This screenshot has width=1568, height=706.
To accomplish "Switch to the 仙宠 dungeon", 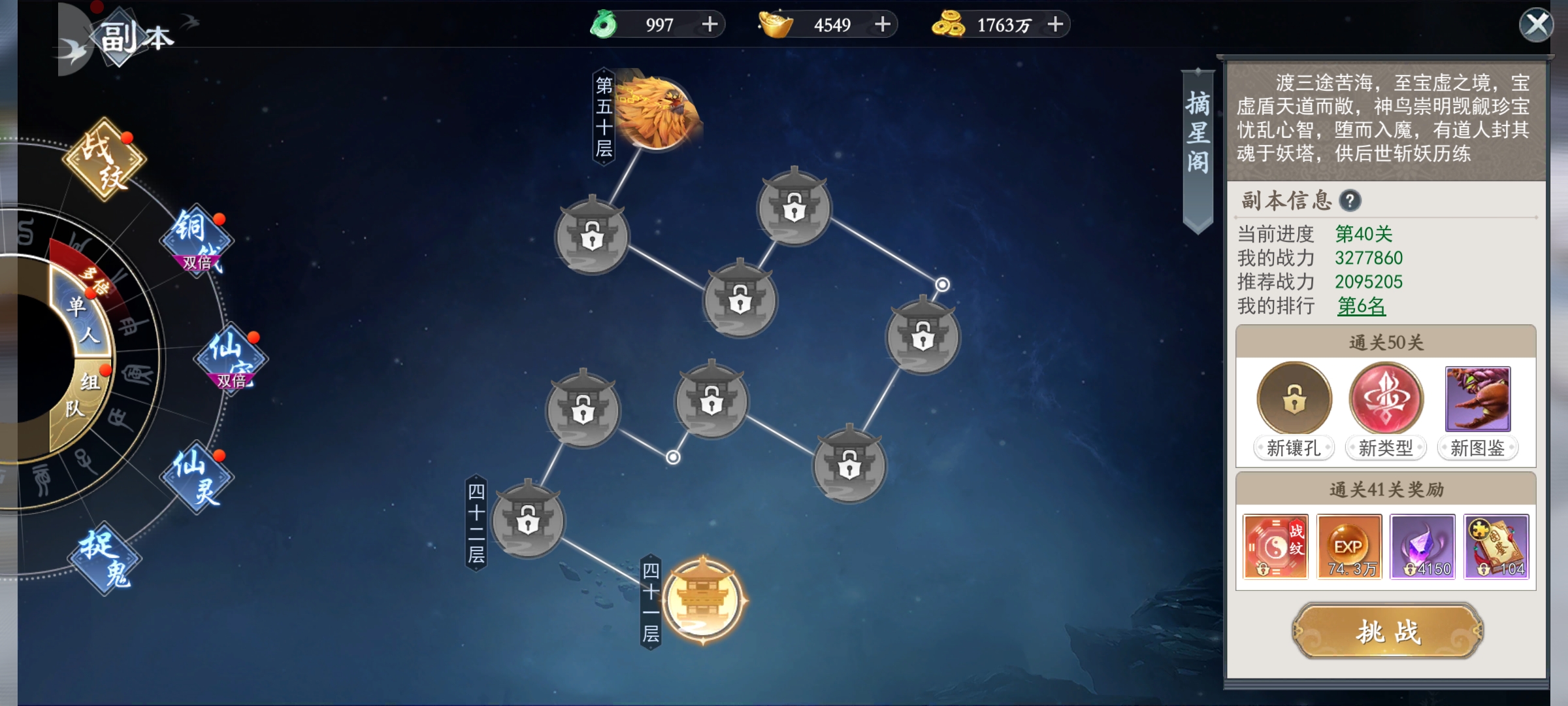I will coord(231,358).
